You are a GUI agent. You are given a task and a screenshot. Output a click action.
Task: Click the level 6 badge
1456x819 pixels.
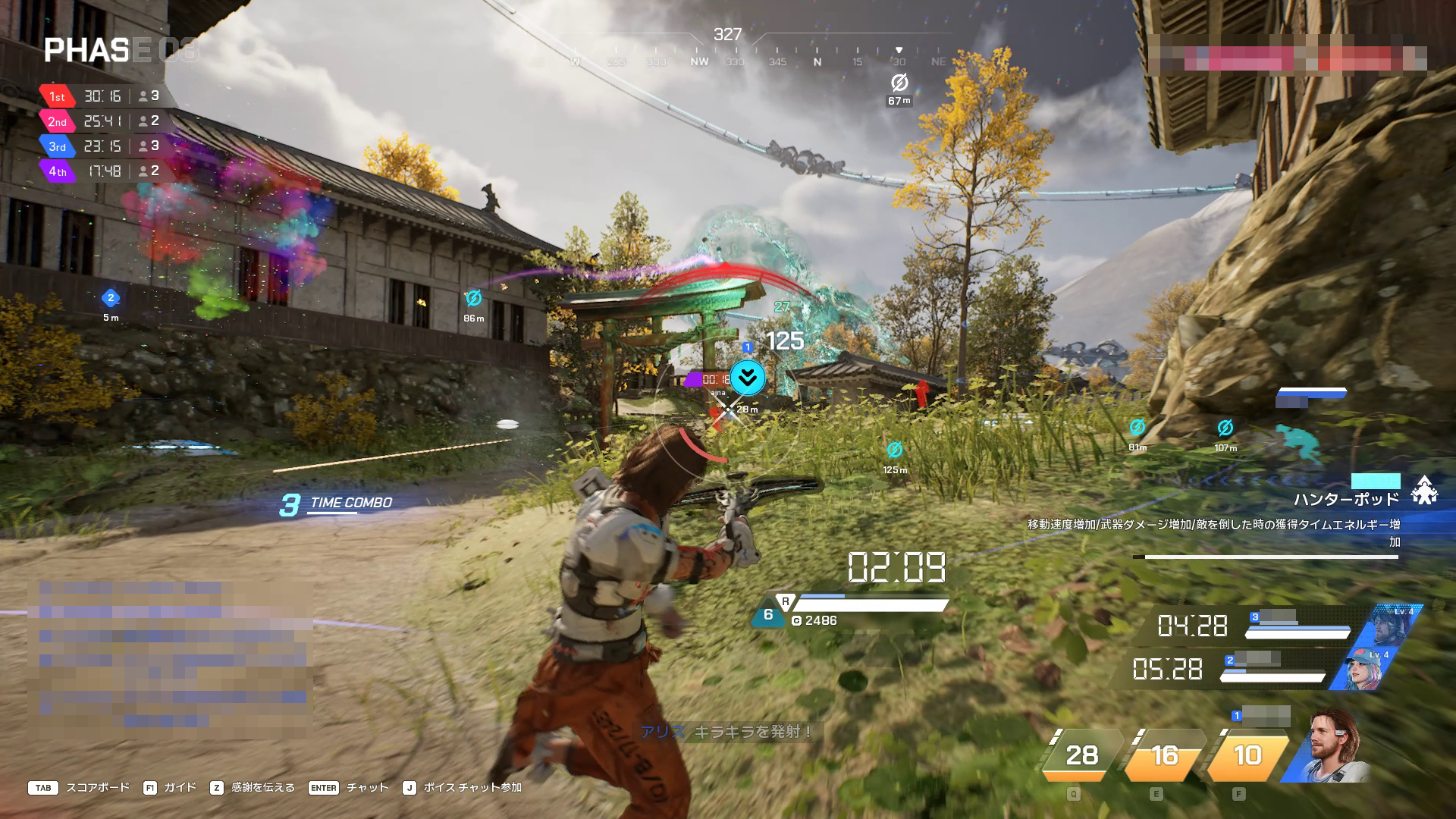(x=768, y=615)
